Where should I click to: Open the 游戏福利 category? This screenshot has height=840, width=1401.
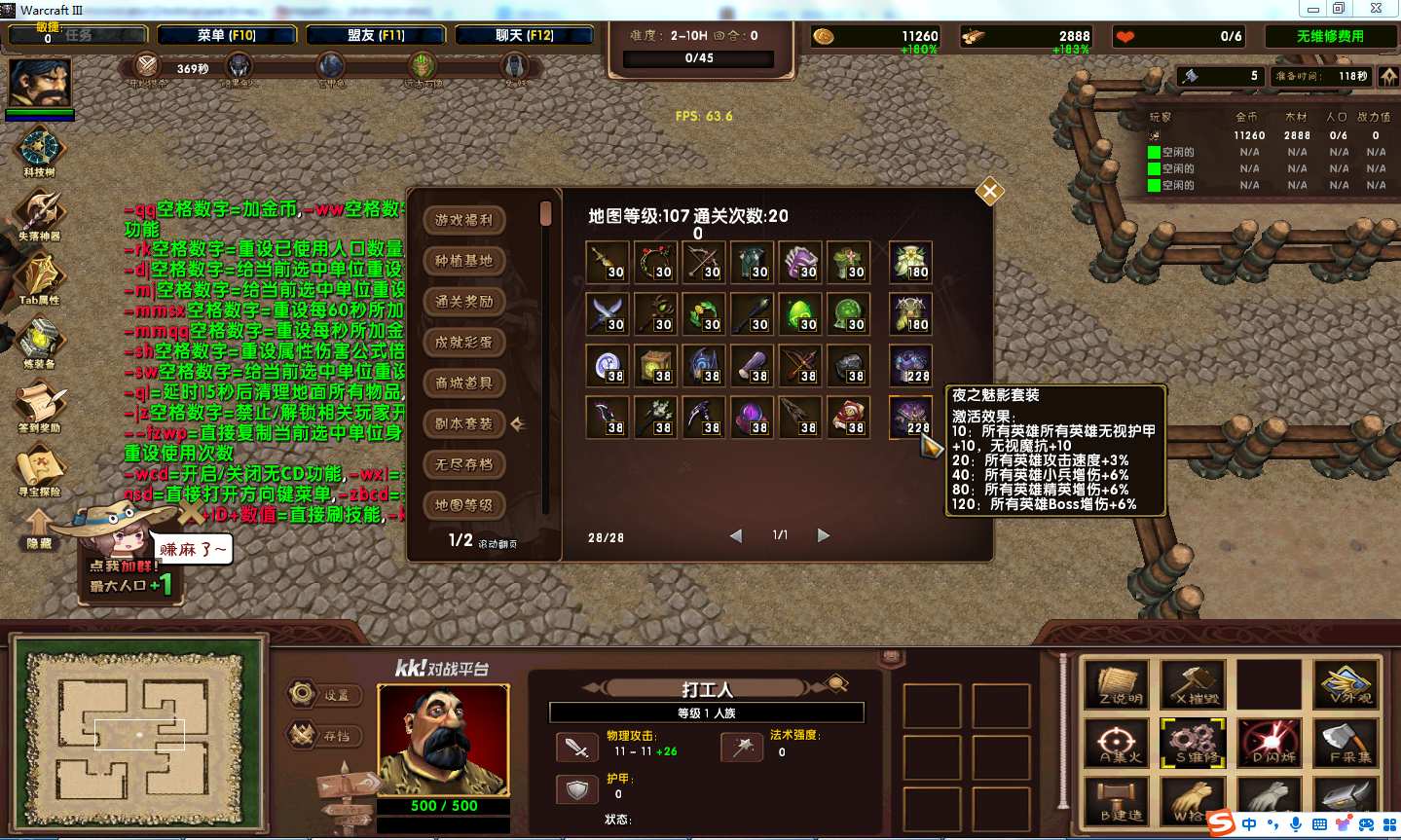[464, 220]
